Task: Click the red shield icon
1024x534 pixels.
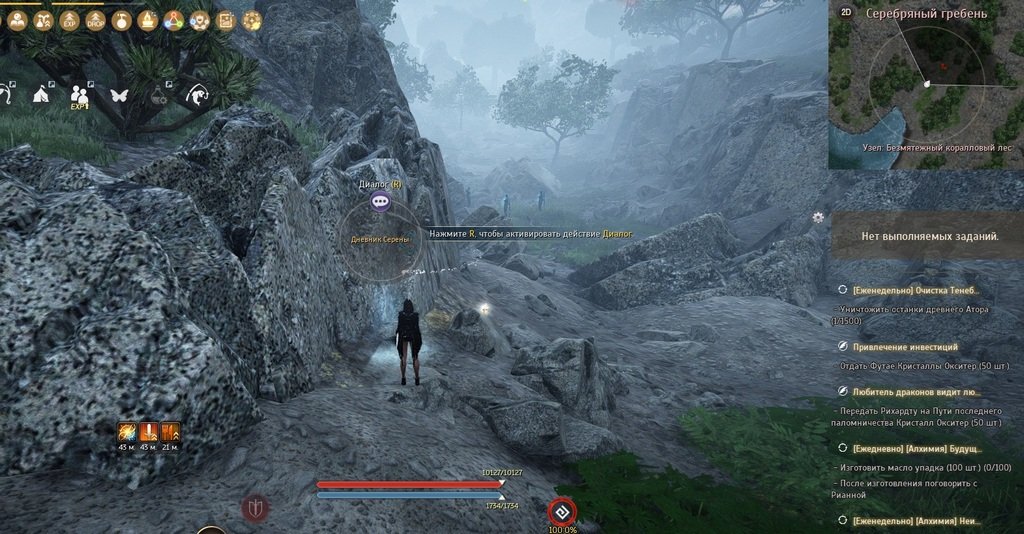Action: [x=255, y=508]
